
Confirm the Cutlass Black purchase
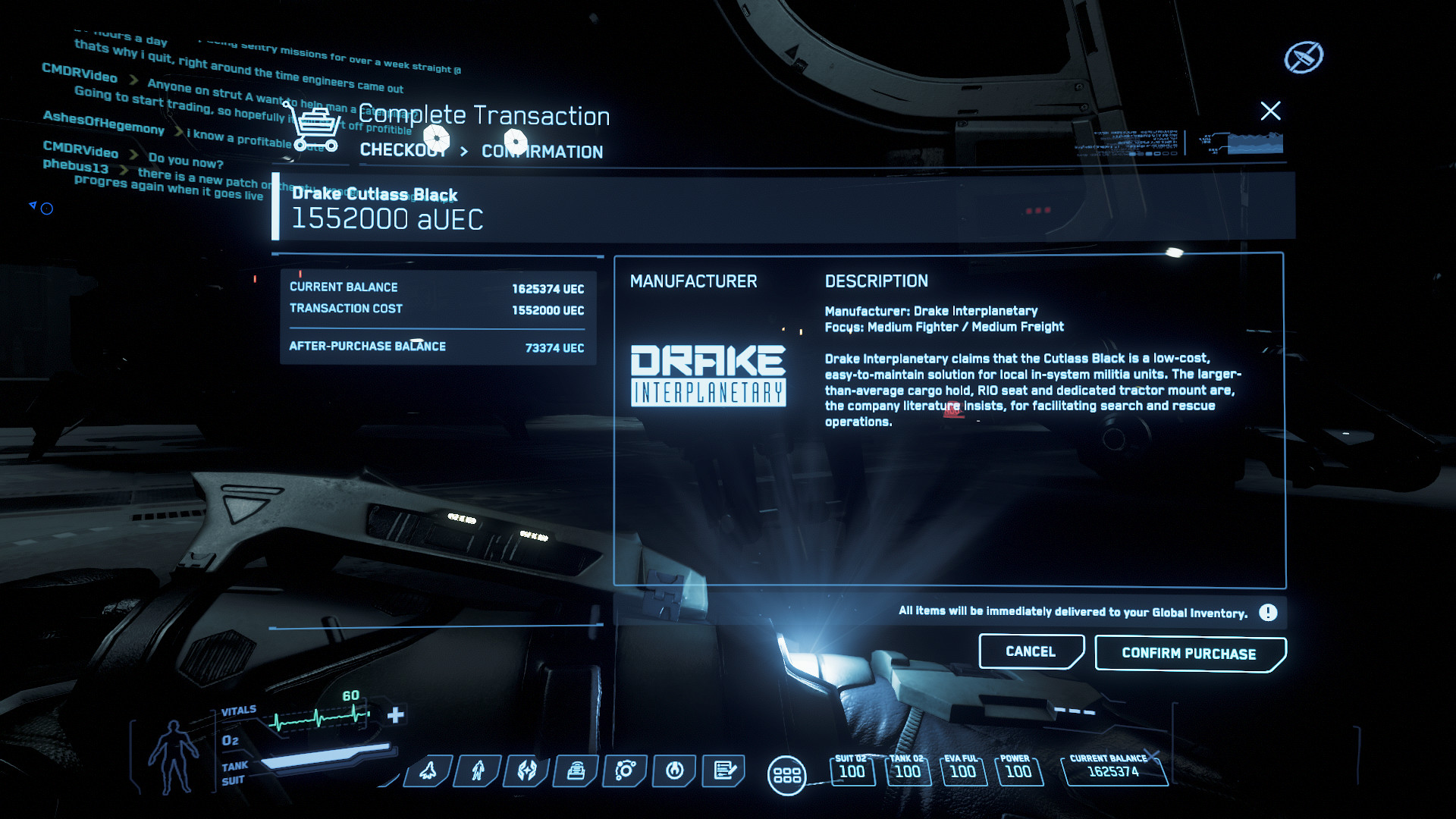pyautogui.click(x=1189, y=654)
